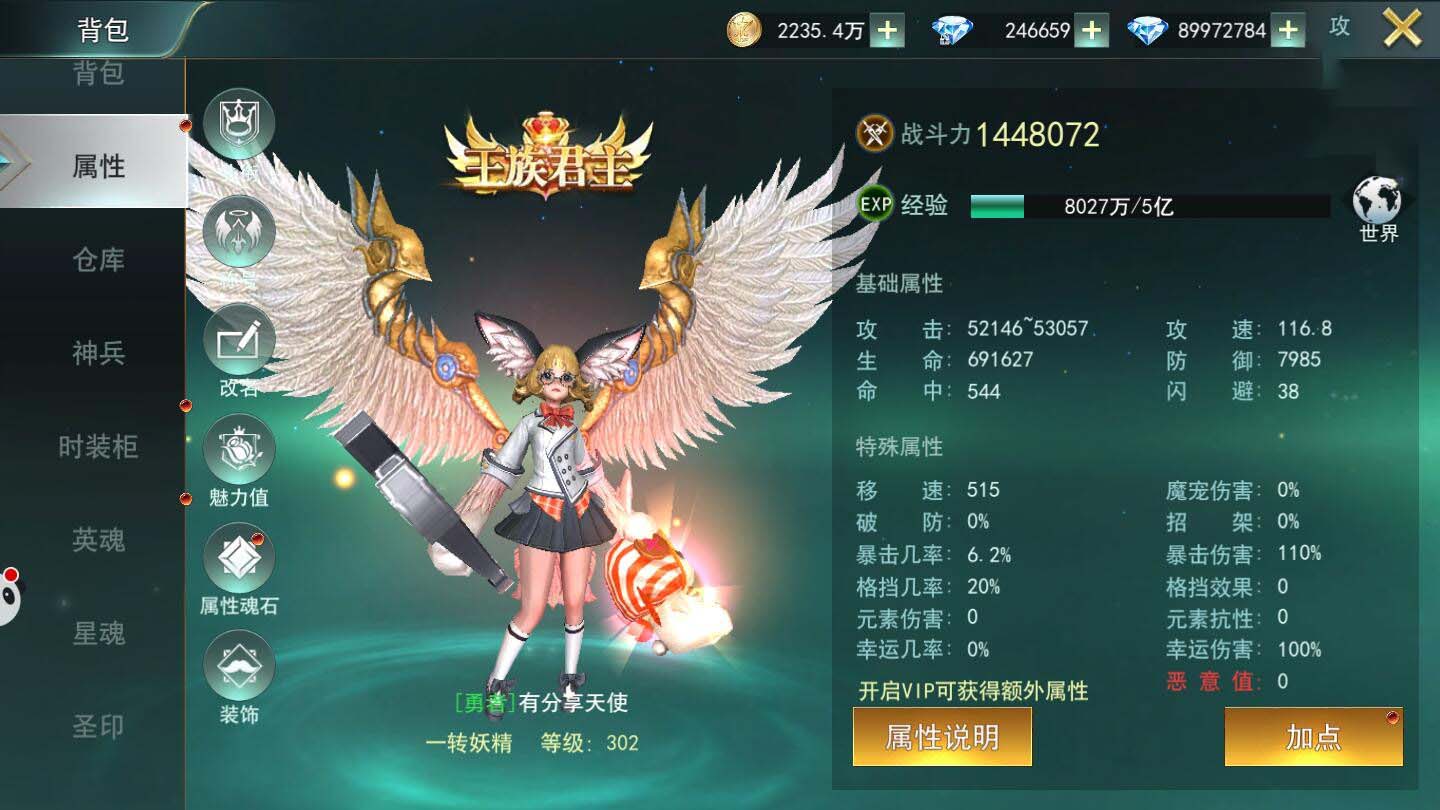Select the winged 称号 emblem icon

238,230
